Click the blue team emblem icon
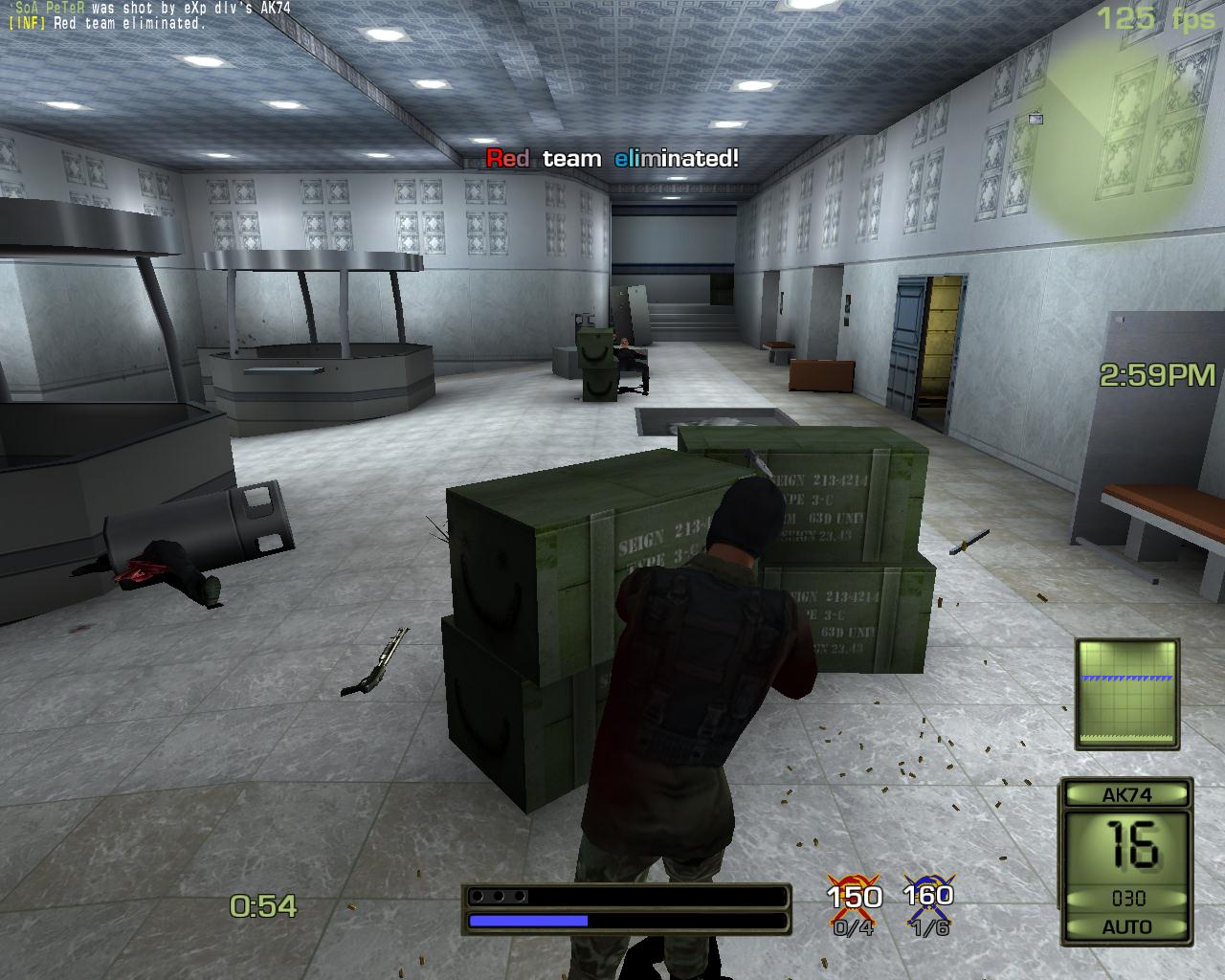1225x980 pixels. click(927, 892)
